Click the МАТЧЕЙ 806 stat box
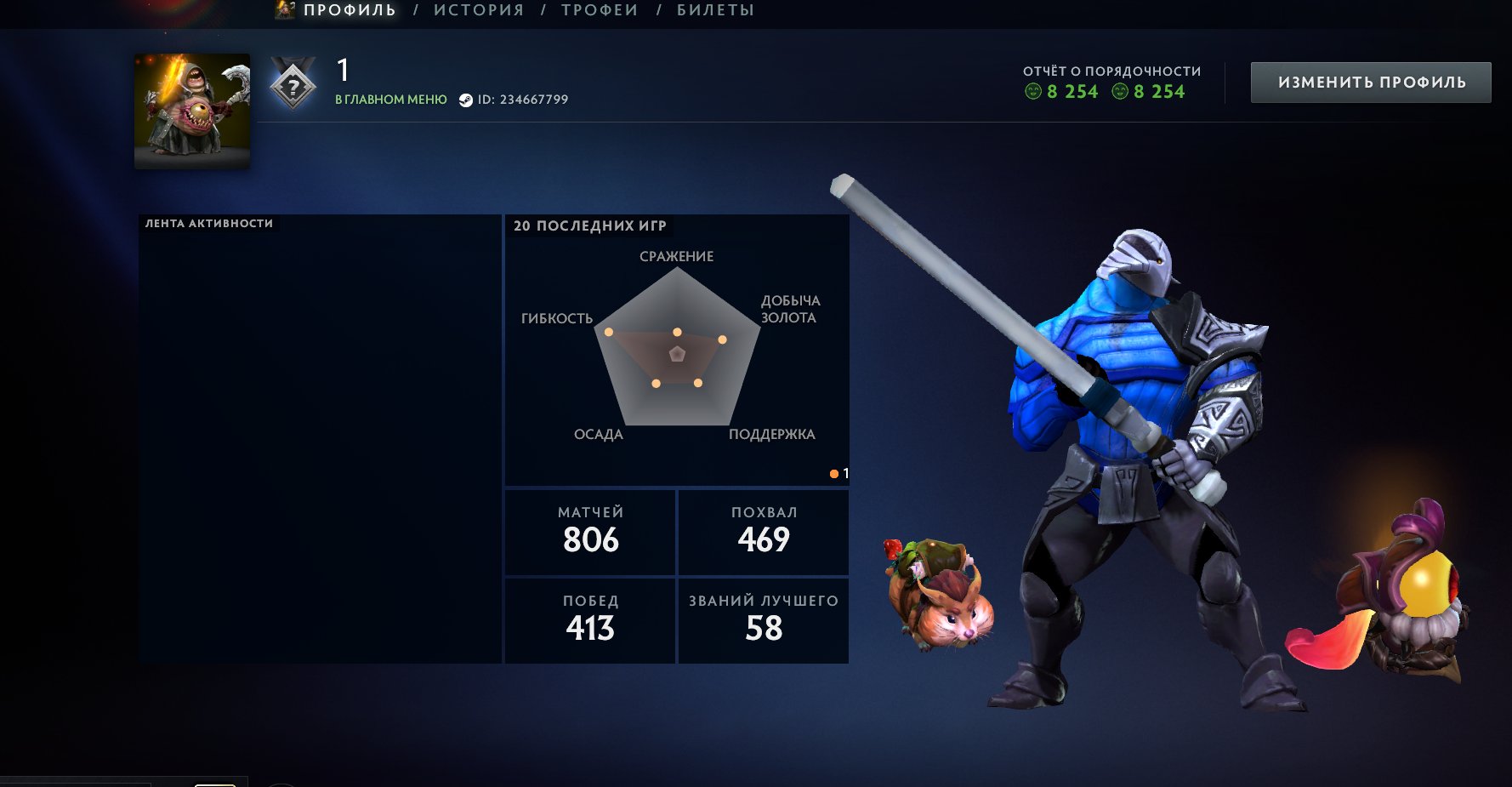1512x787 pixels. [590, 531]
